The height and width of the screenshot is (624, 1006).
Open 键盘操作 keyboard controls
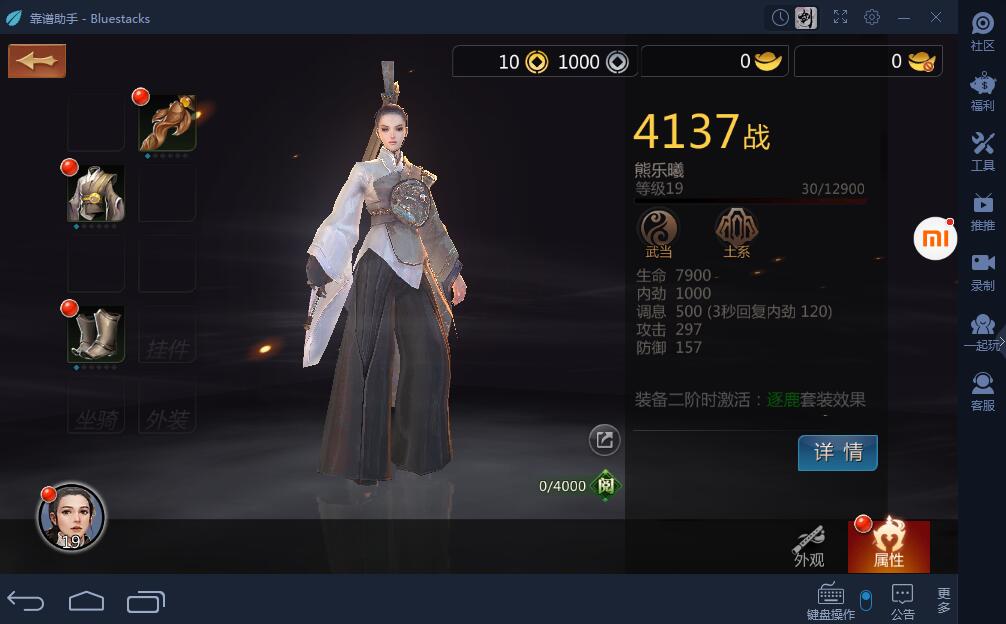coord(830,600)
